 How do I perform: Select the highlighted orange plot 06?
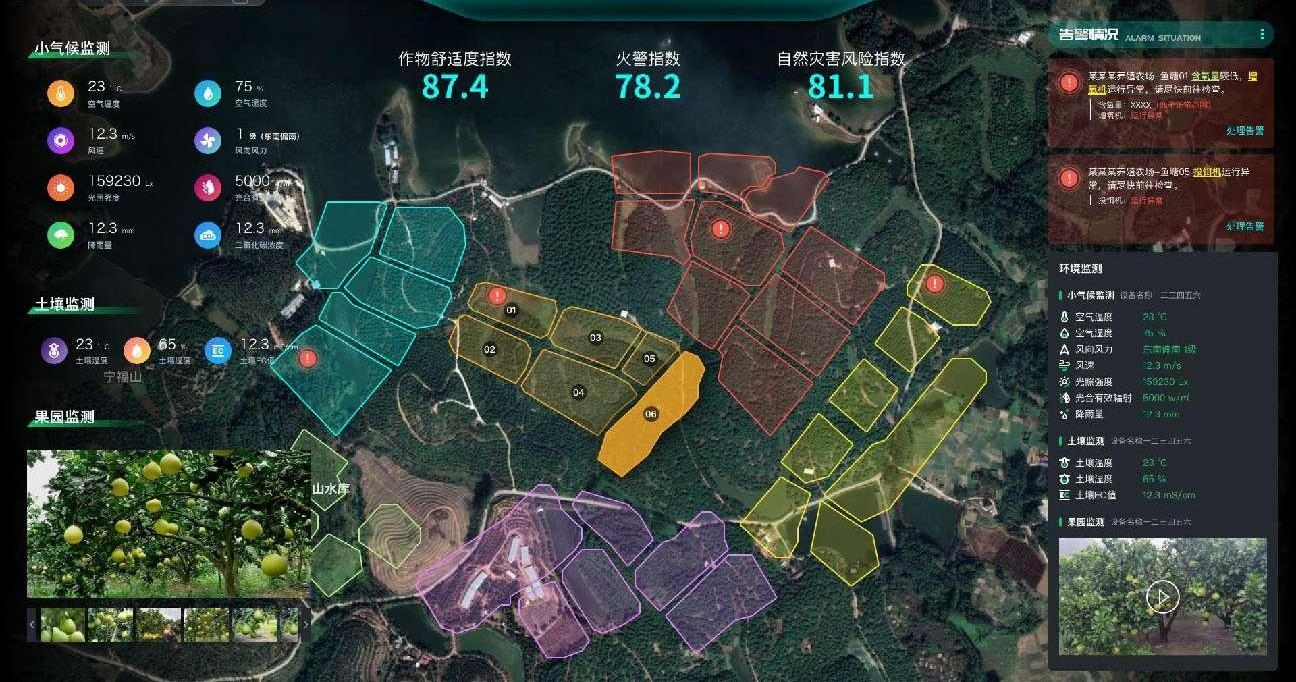pyautogui.click(x=651, y=414)
